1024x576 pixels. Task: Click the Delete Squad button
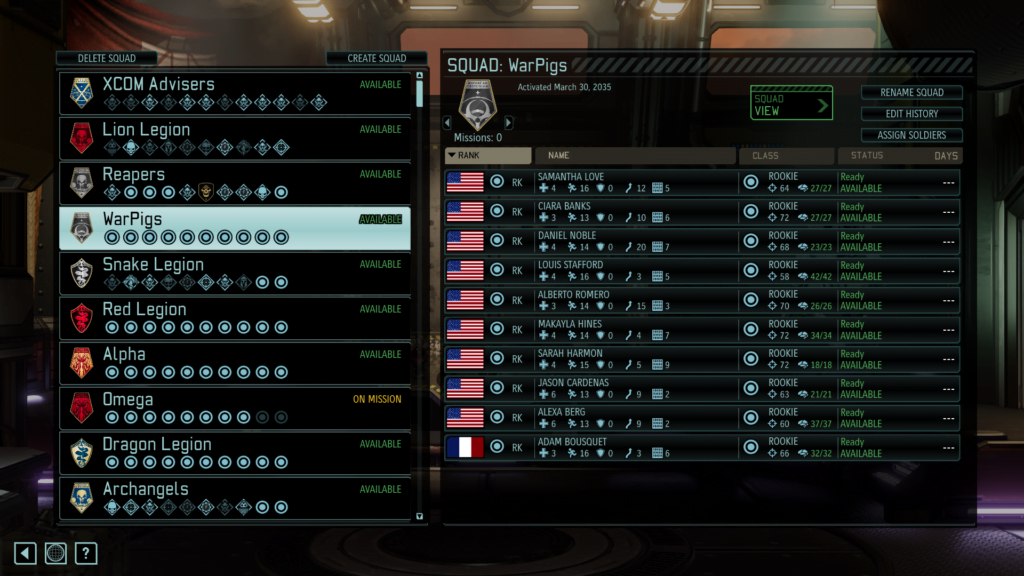tap(106, 58)
